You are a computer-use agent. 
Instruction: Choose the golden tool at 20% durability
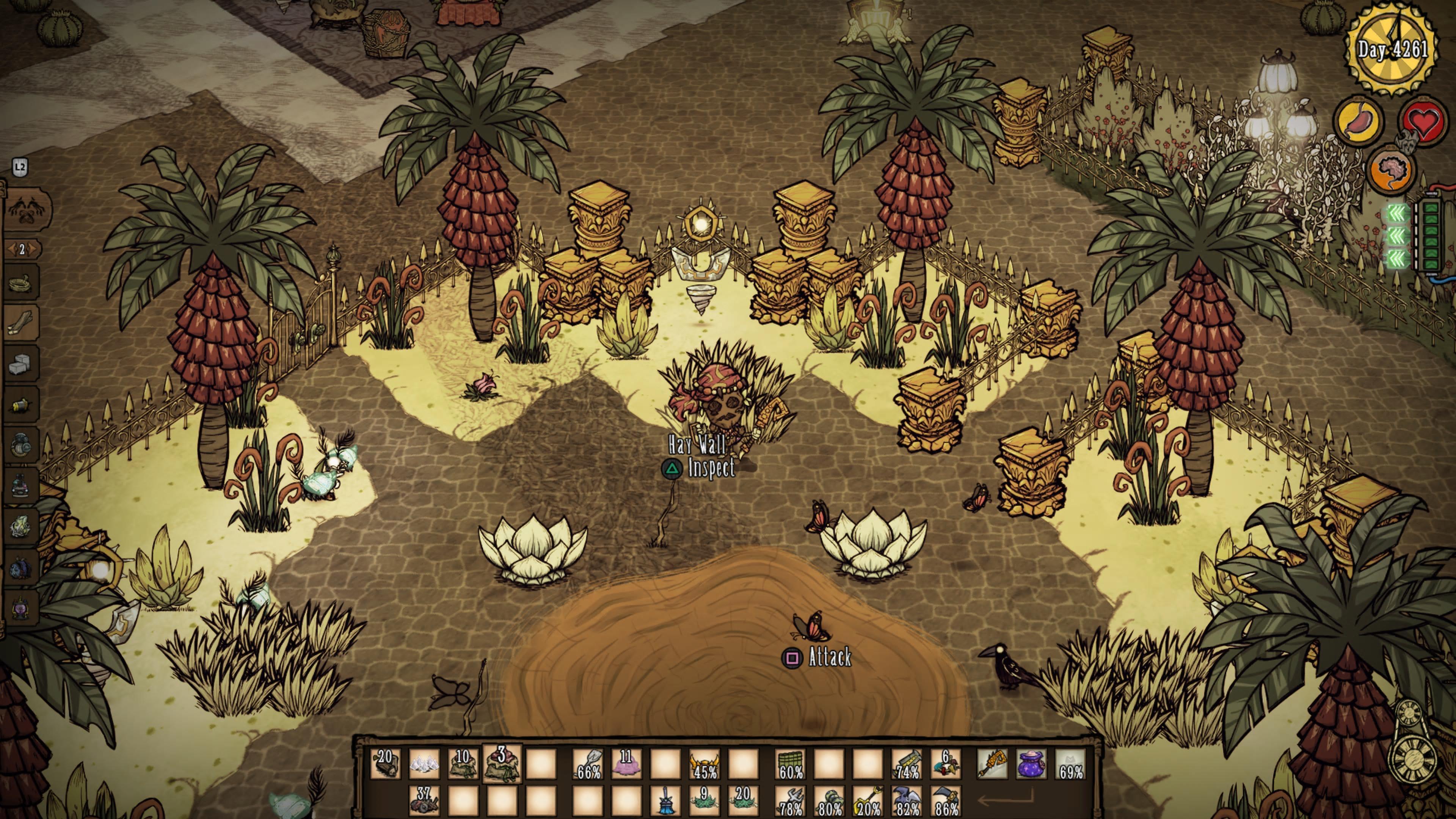tap(869, 800)
